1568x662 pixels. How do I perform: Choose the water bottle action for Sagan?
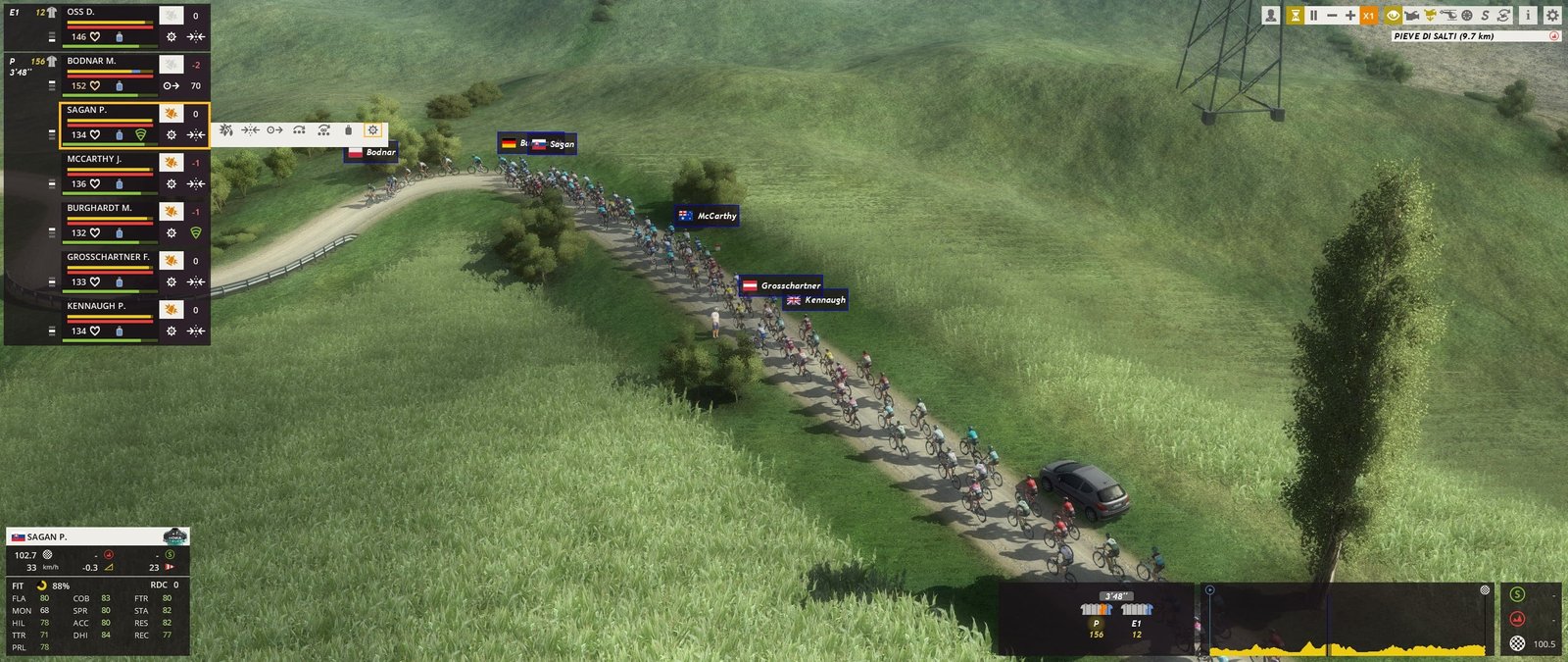(348, 130)
